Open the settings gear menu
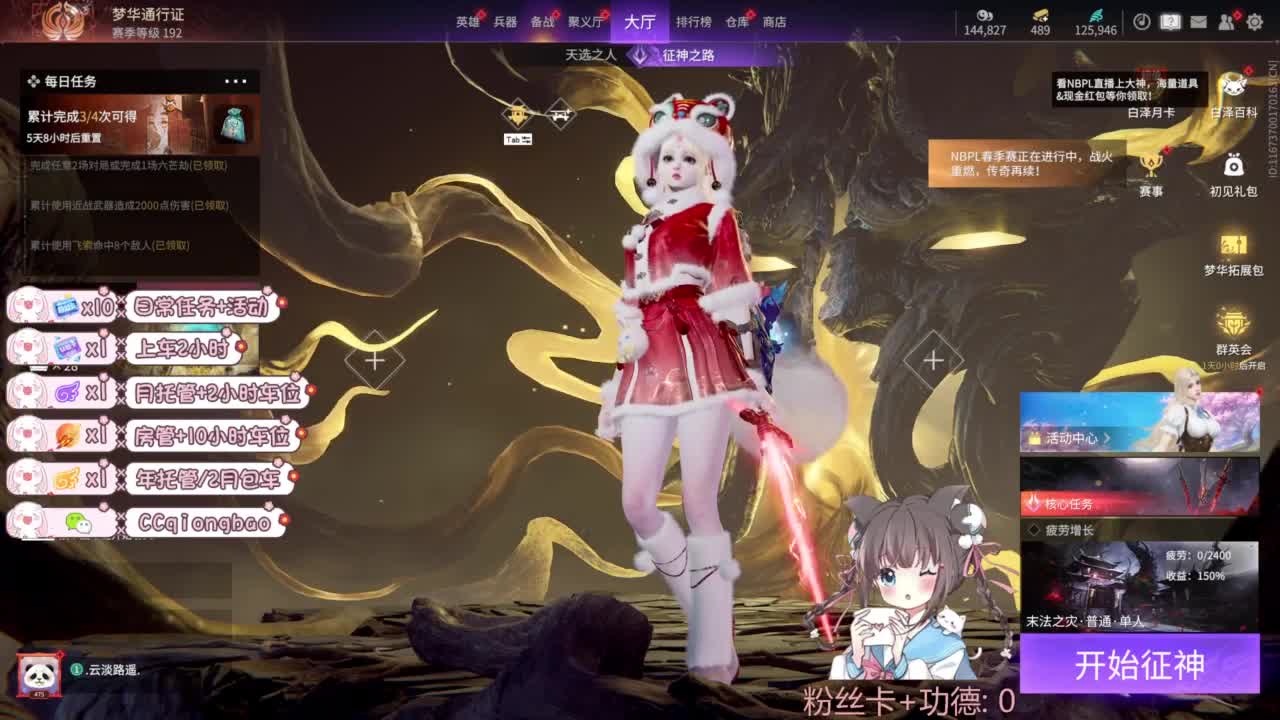 pyautogui.click(x=1256, y=21)
